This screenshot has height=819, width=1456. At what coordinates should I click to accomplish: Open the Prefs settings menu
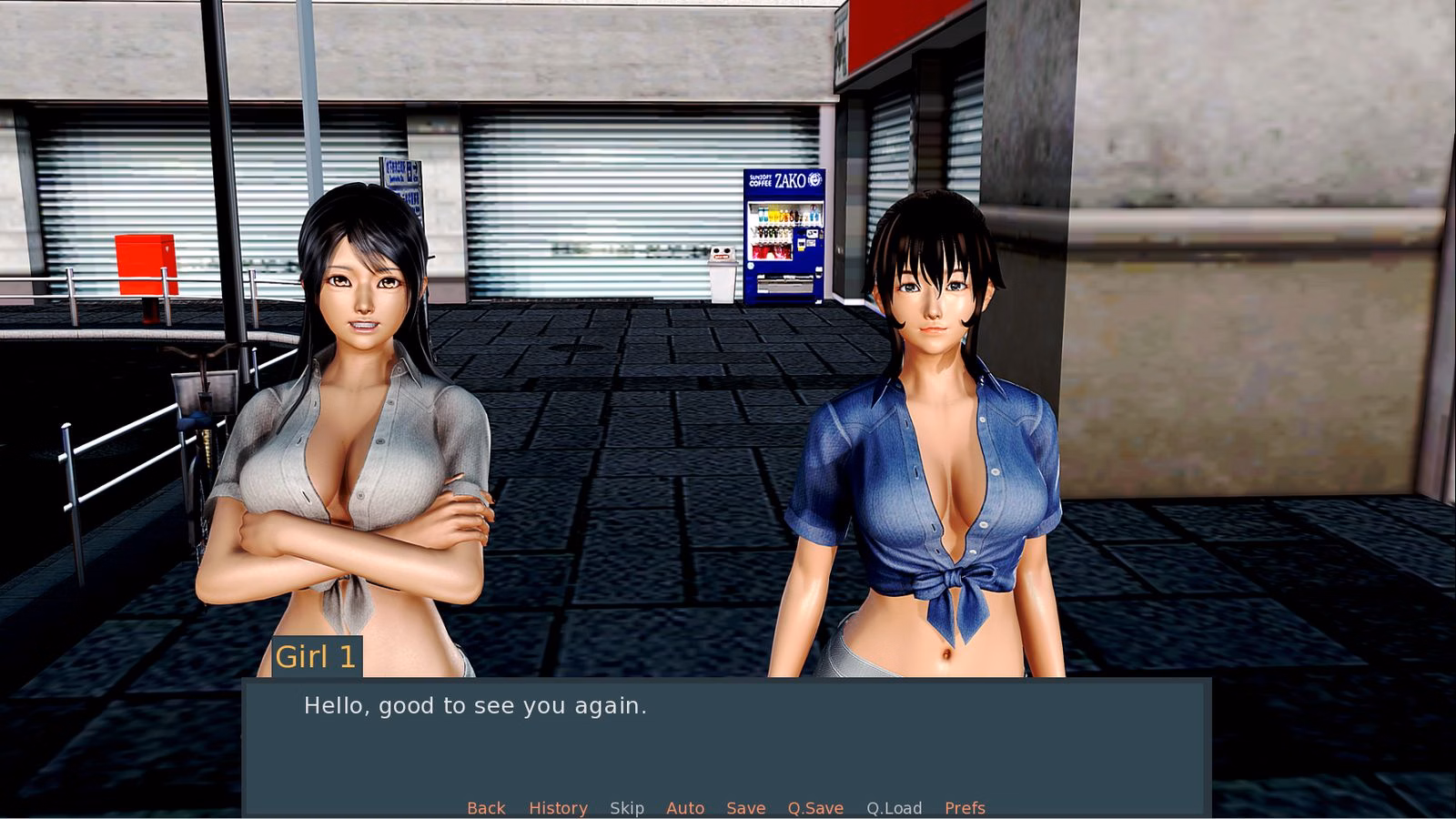[x=963, y=808]
